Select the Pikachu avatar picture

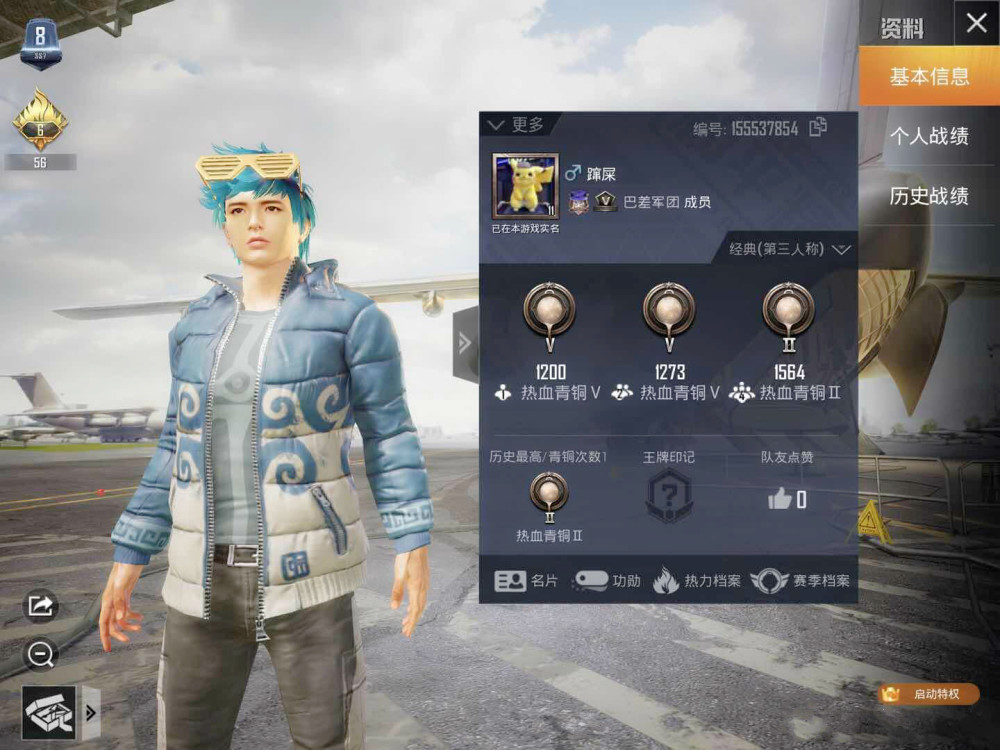pos(526,186)
